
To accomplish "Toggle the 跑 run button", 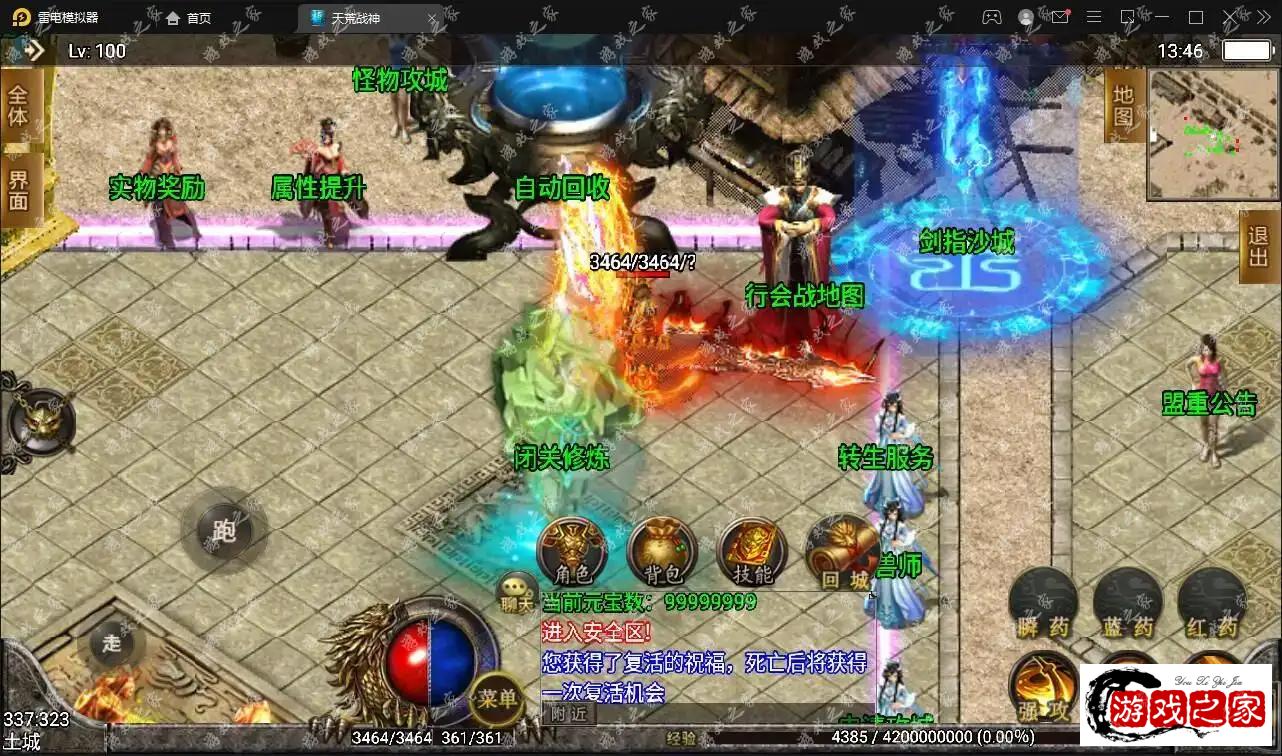I will [224, 530].
